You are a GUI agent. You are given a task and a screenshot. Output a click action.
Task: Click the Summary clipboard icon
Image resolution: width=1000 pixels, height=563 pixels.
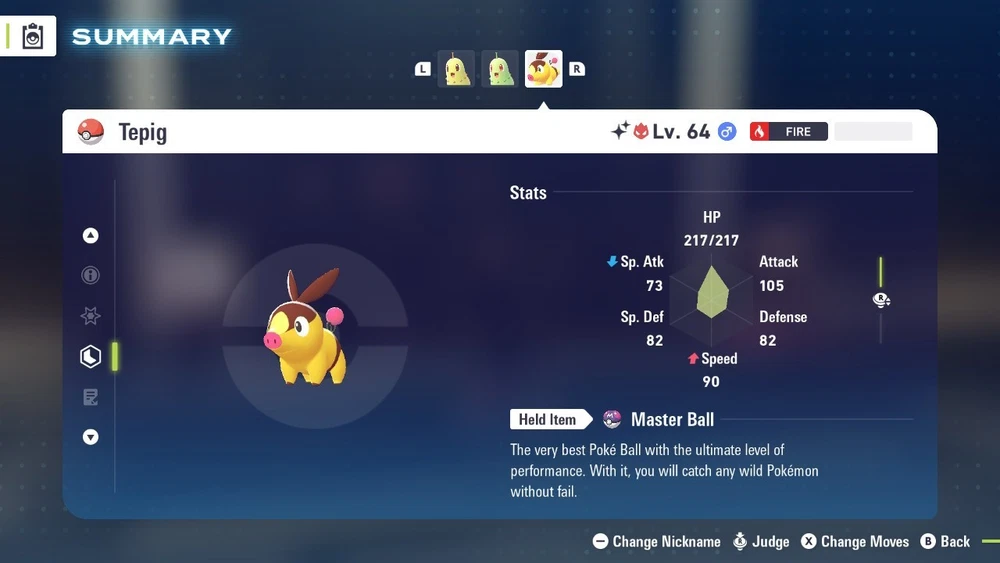33,37
